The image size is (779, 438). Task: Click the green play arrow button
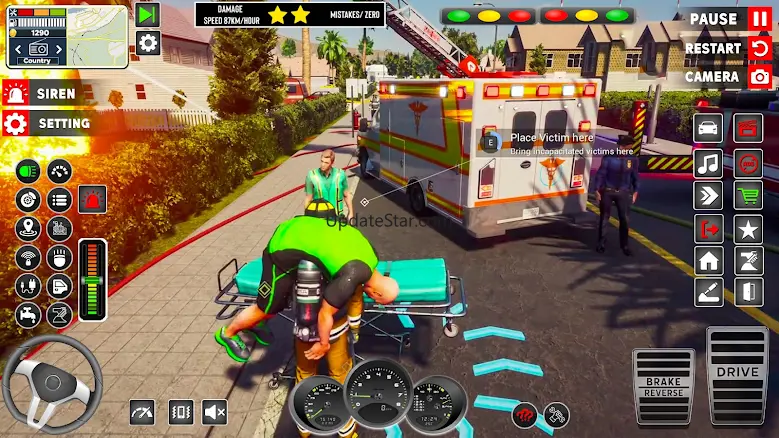(x=148, y=14)
